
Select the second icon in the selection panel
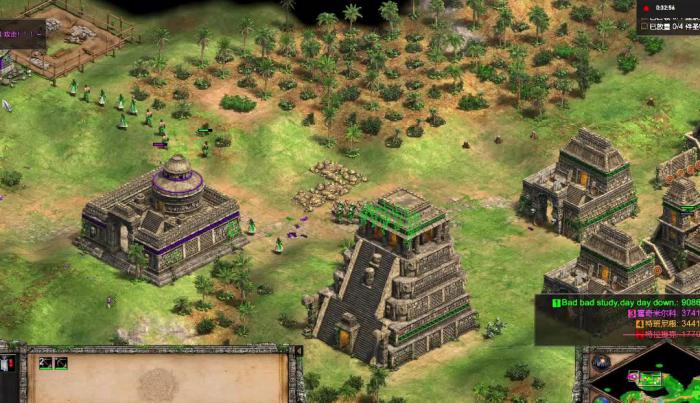(61, 363)
